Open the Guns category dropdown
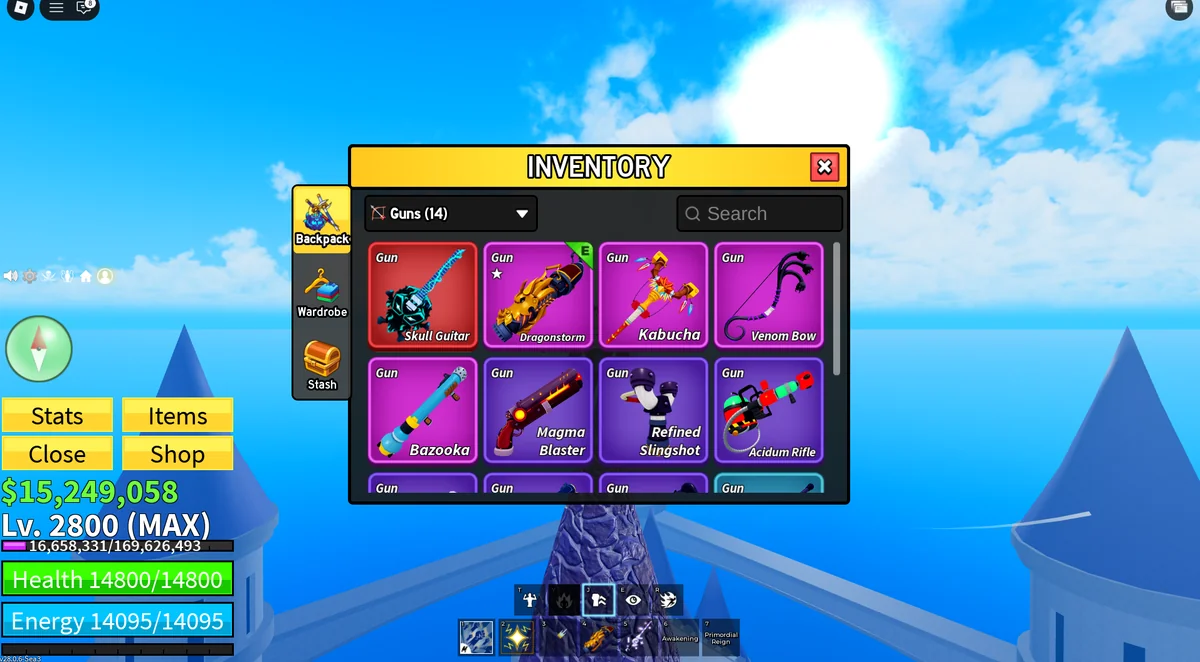Screen dimensions: 1200x662 [451, 214]
